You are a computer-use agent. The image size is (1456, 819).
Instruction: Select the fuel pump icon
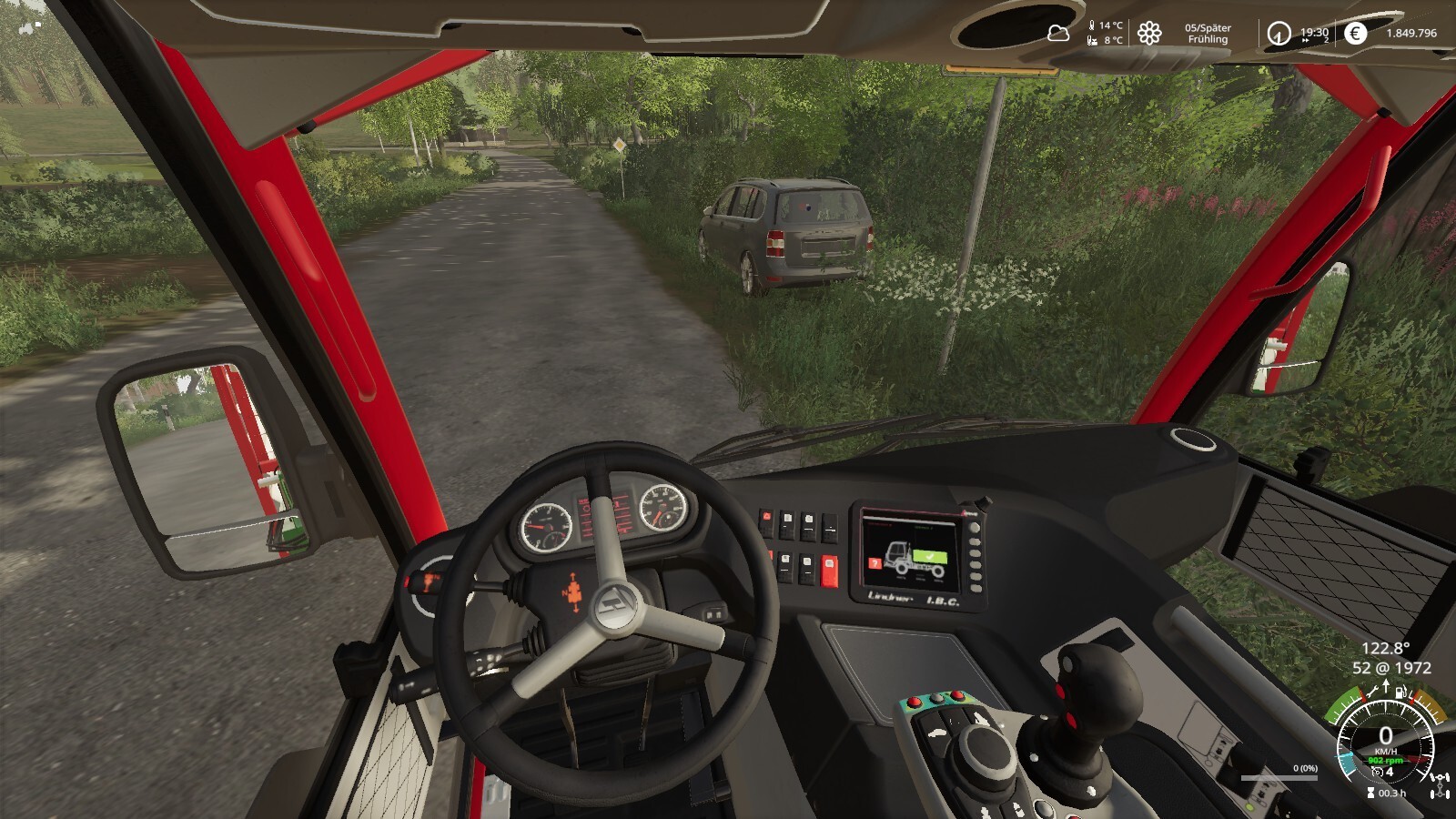click(x=1400, y=693)
